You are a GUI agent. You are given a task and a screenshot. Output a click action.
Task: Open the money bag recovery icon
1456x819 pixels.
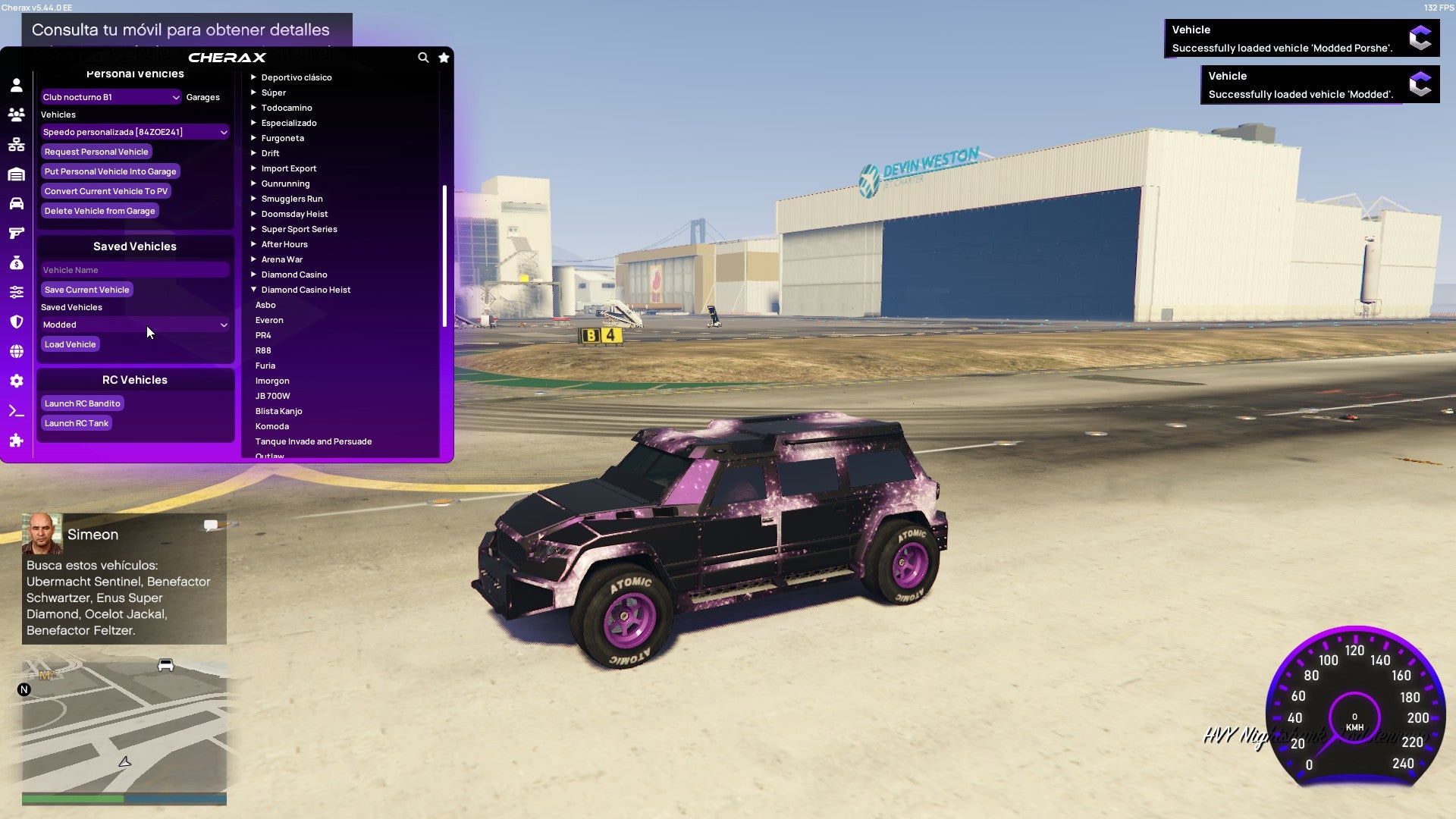pos(17,263)
